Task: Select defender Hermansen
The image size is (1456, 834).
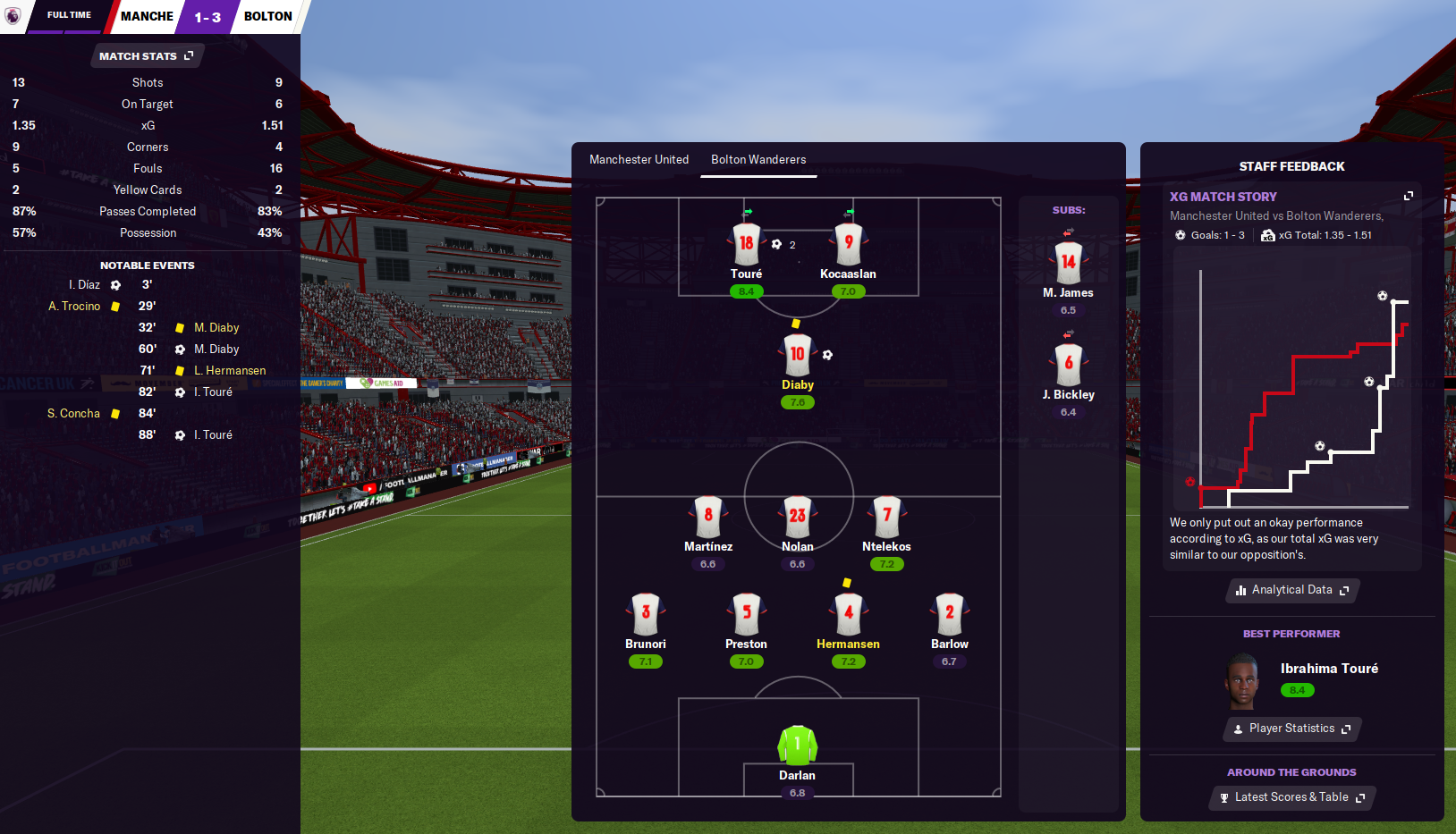Action: tap(848, 614)
